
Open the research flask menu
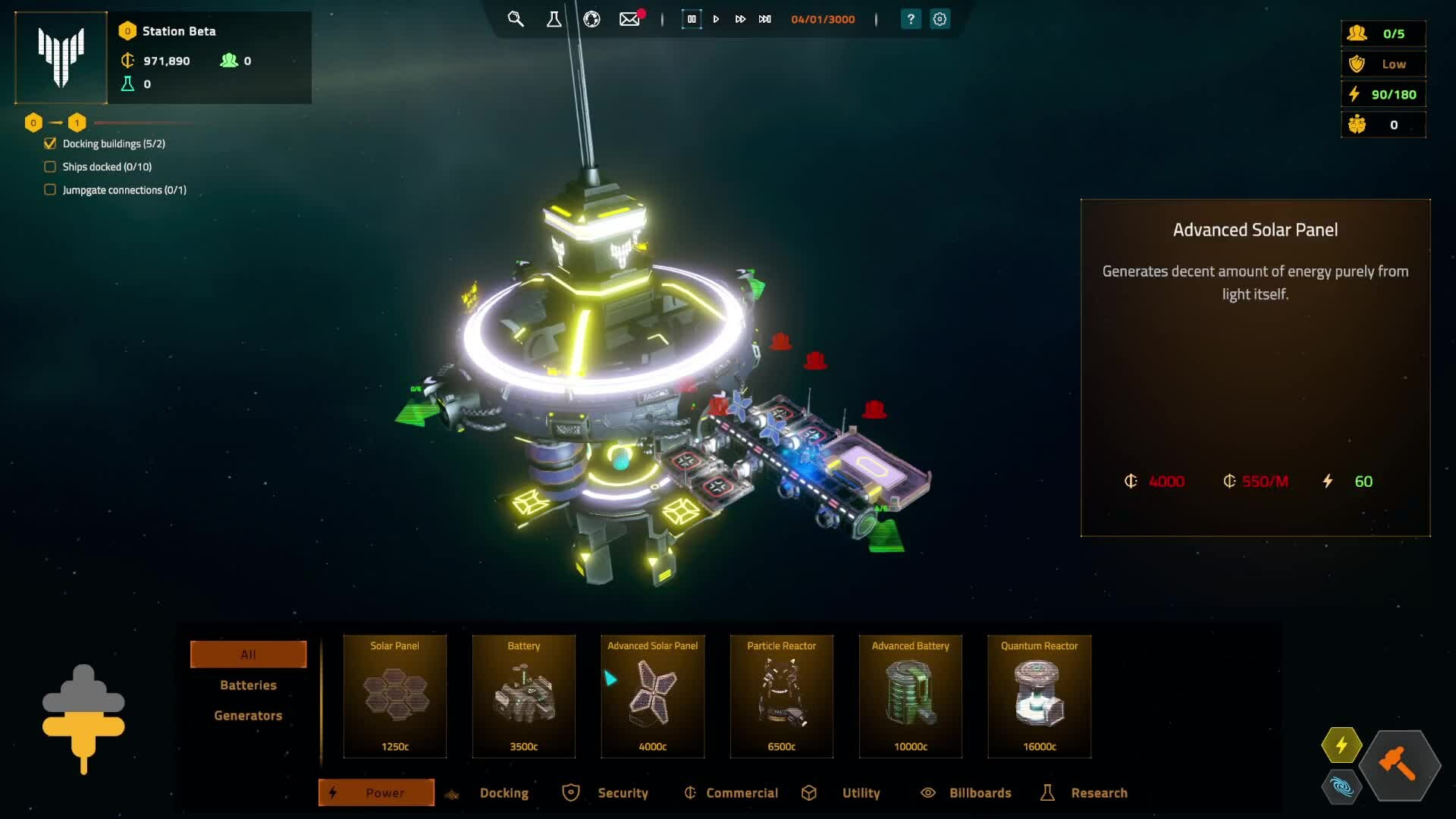pyautogui.click(x=554, y=19)
